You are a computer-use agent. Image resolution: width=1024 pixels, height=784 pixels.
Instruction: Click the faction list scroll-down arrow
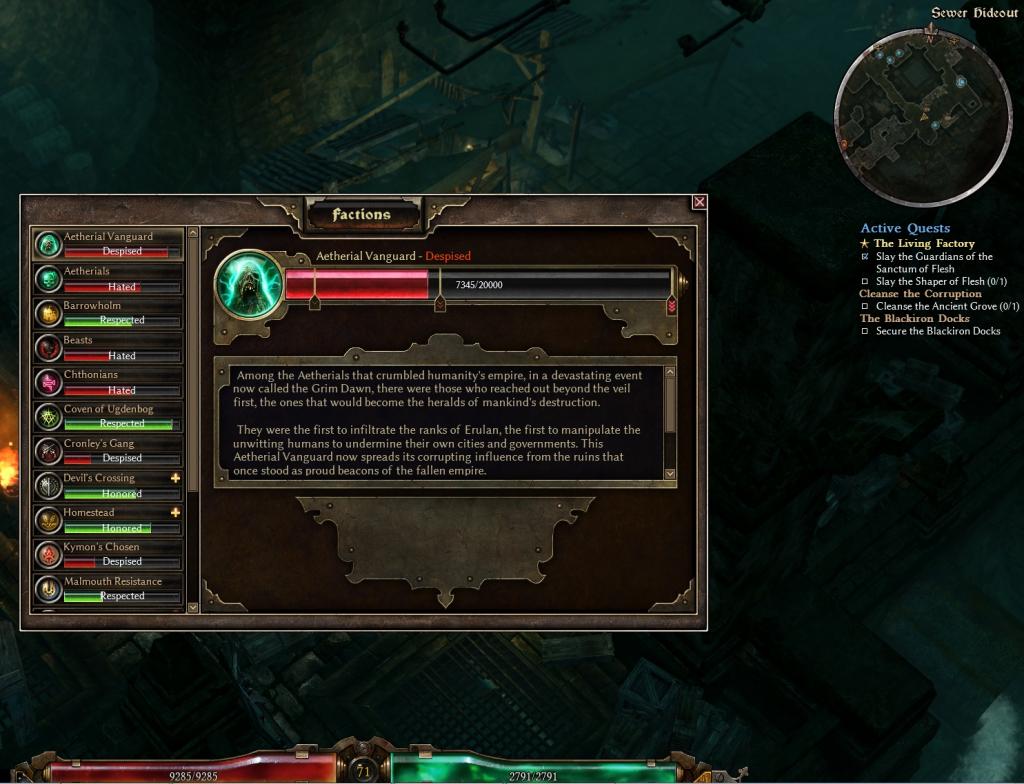(193, 606)
